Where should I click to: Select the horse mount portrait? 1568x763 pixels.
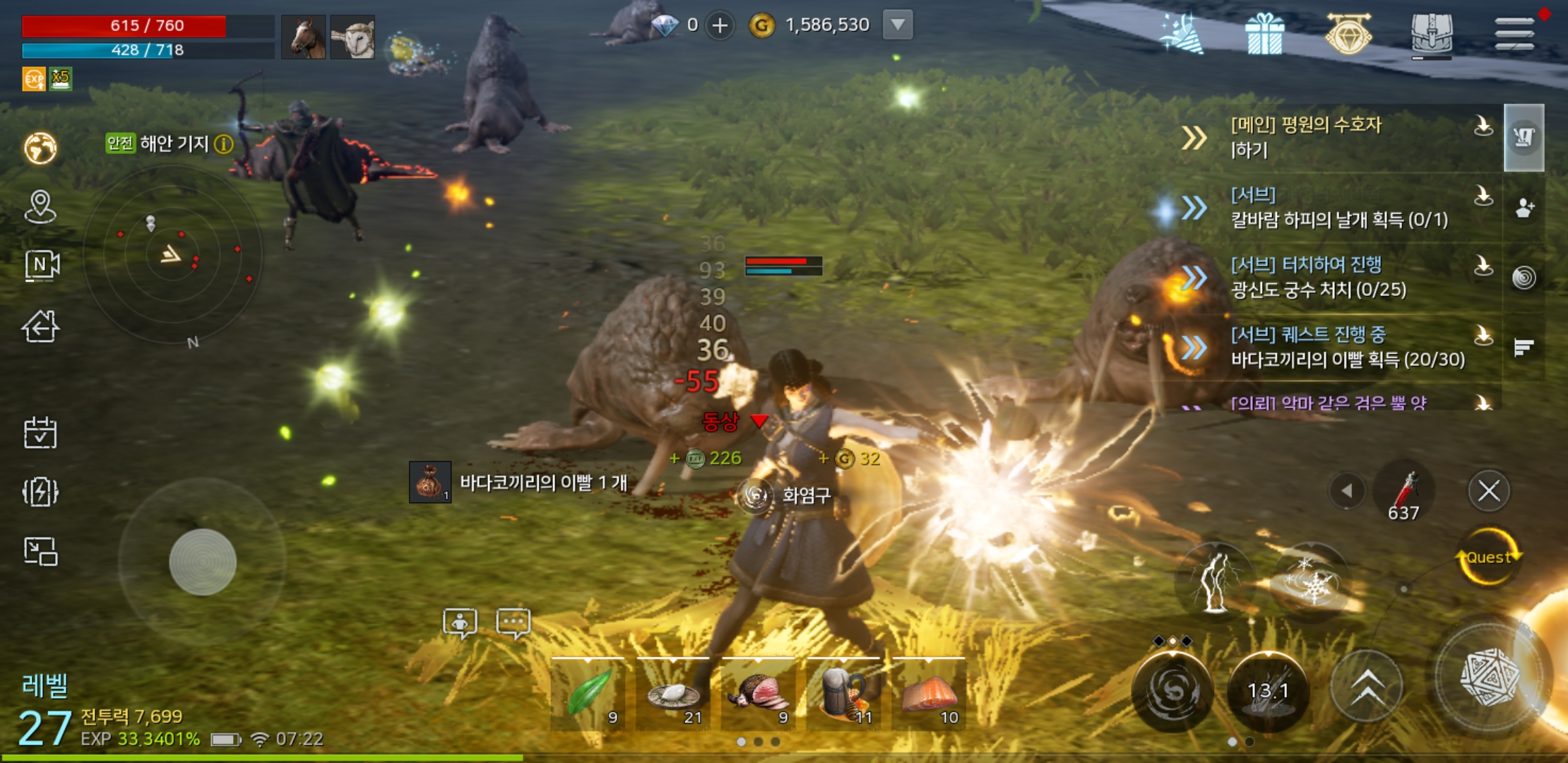303,37
